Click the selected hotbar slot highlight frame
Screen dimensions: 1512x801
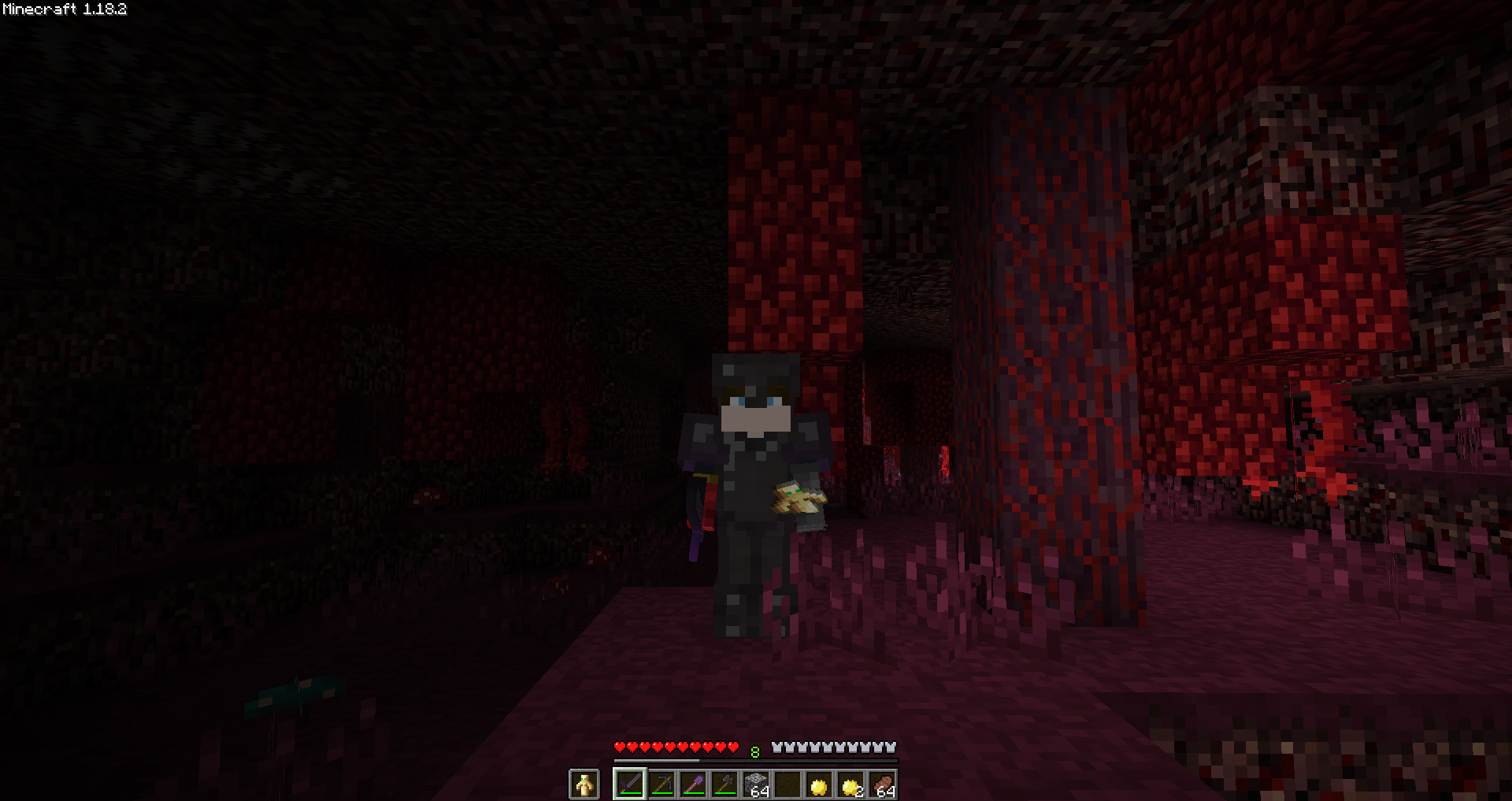[x=630, y=784]
